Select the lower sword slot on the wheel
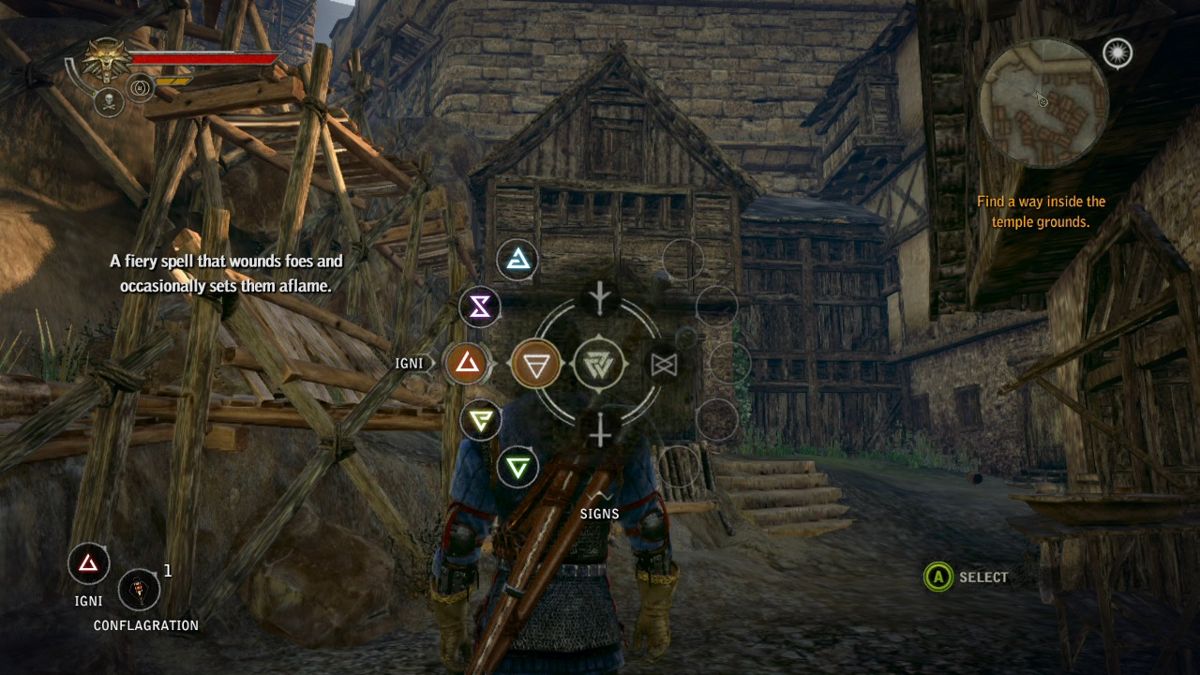The height and width of the screenshot is (675, 1200). click(600, 430)
